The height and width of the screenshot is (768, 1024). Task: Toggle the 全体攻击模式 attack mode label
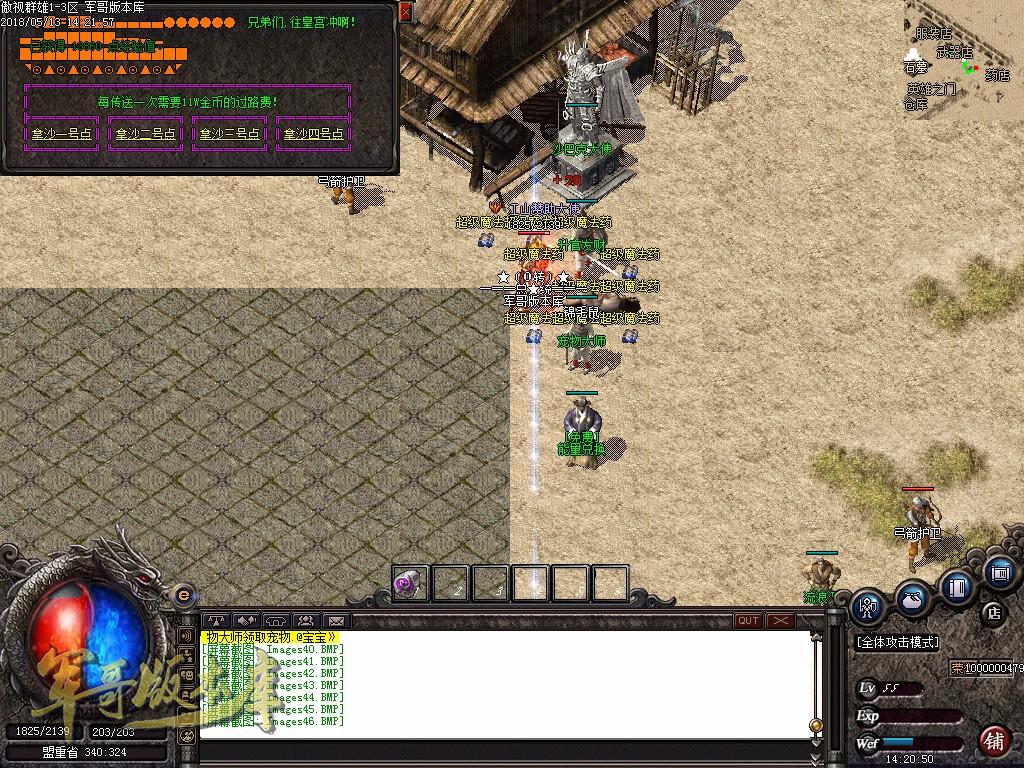tap(898, 642)
